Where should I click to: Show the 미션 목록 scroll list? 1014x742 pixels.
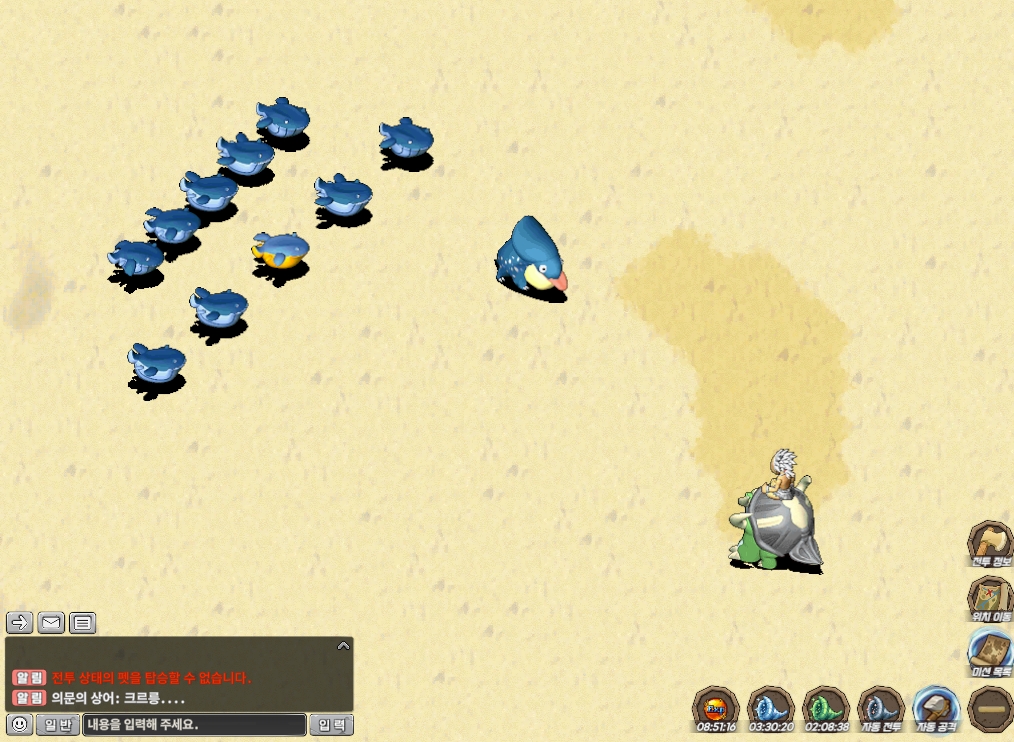(990, 653)
